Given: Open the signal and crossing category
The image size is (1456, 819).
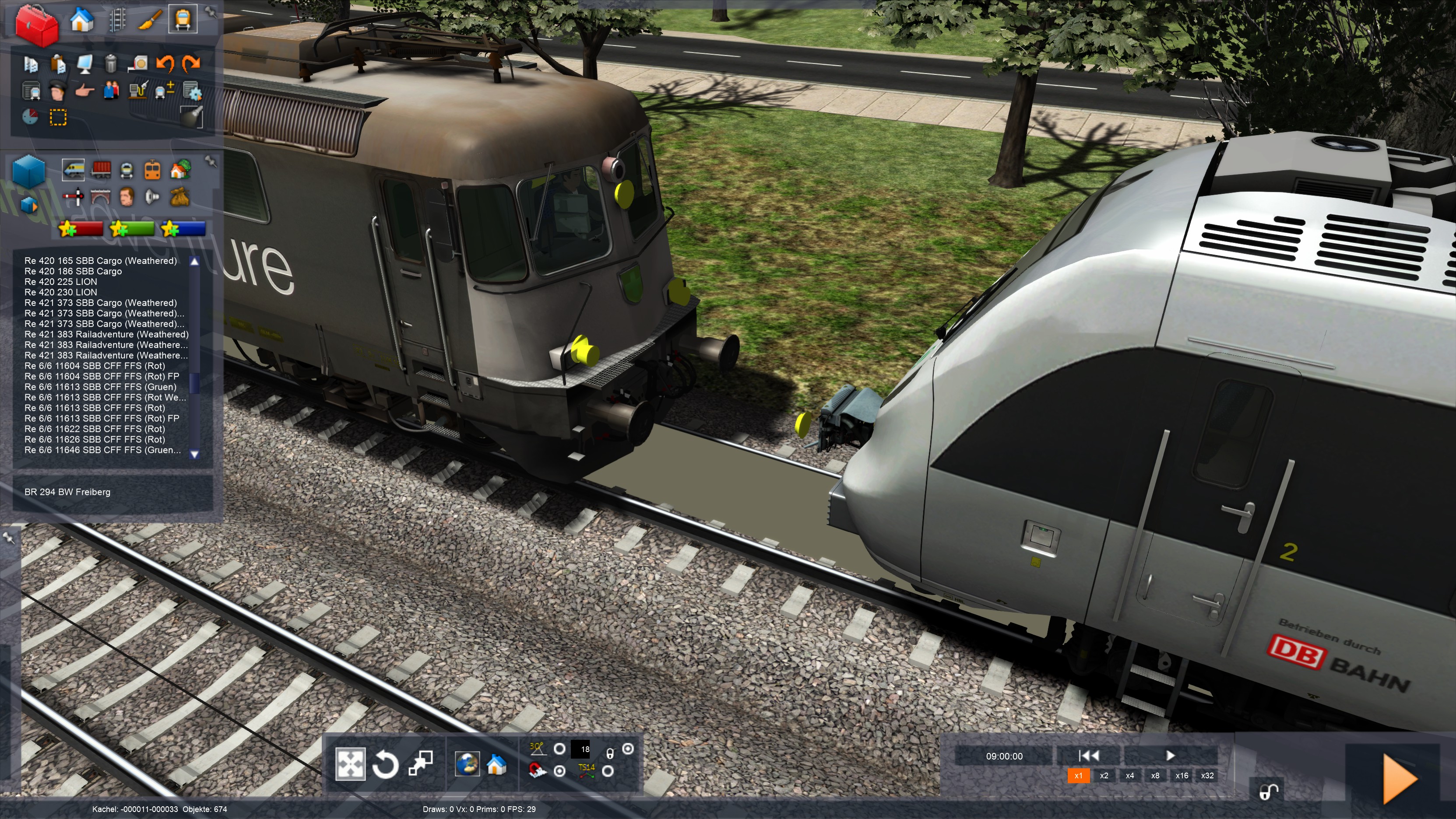Looking at the screenshot, I should coord(73,197).
